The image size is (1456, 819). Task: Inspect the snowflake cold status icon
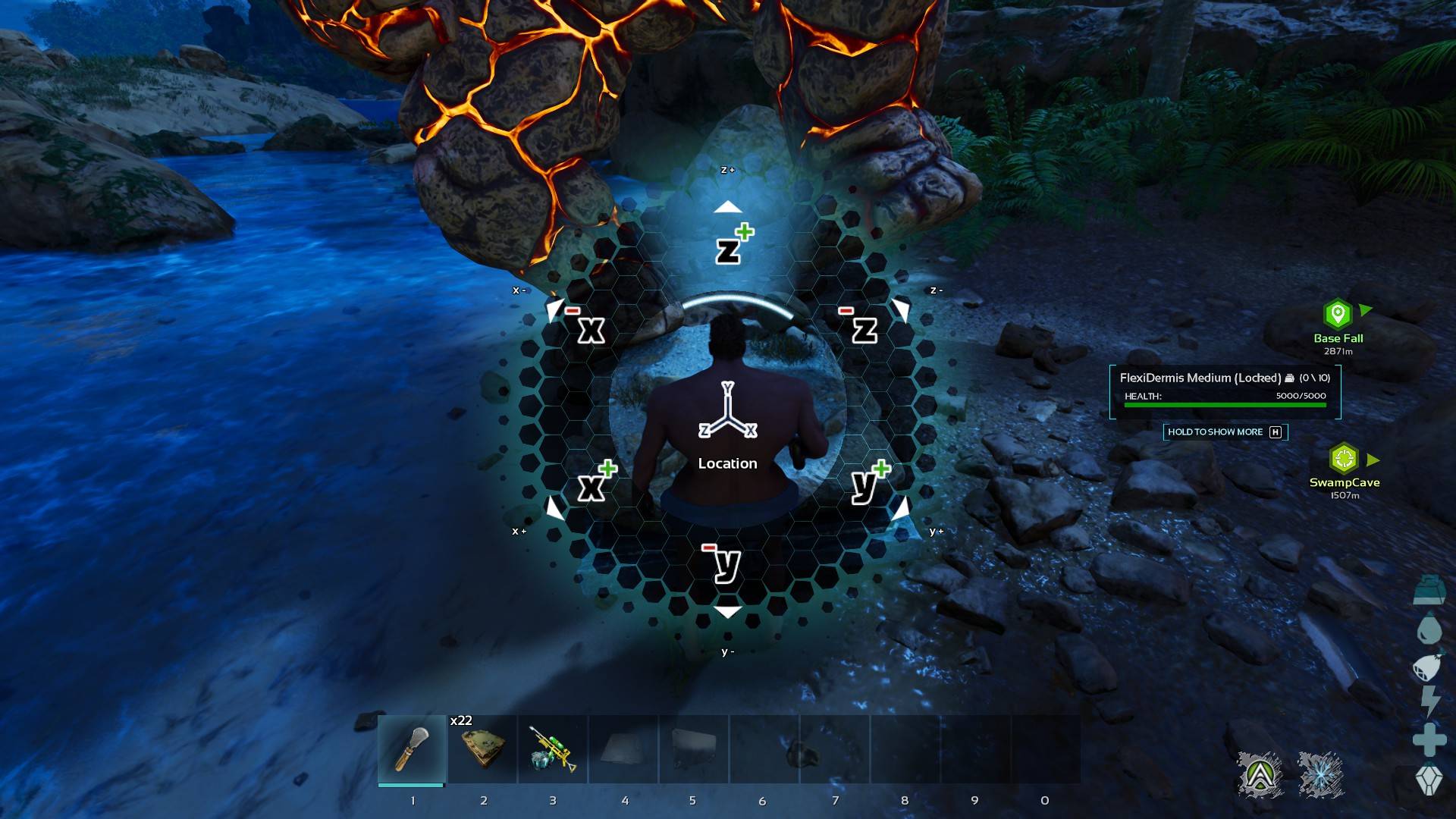pyautogui.click(x=1320, y=775)
